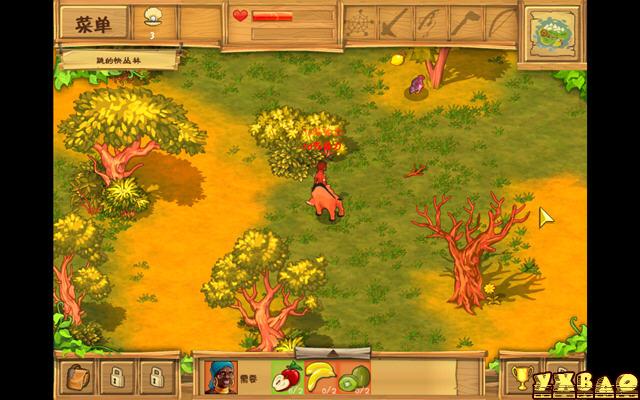The image size is (640, 400).
Task: Select the banana quest item
Action: [x=320, y=377]
